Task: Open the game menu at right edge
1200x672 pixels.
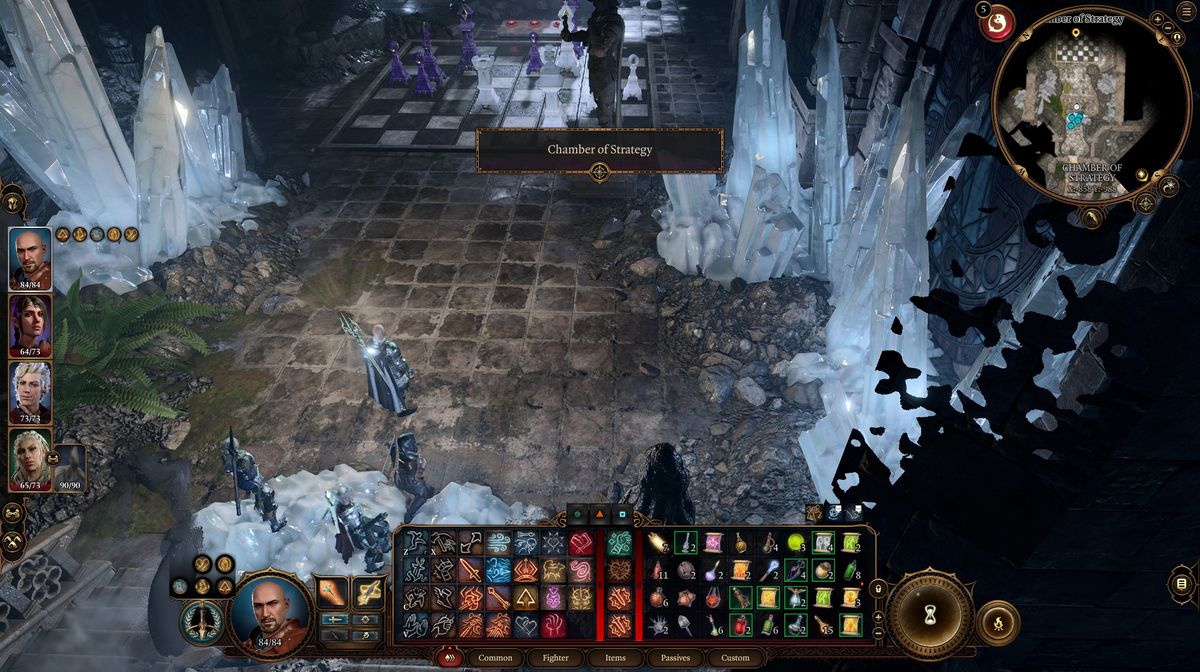Action: (1181, 583)
